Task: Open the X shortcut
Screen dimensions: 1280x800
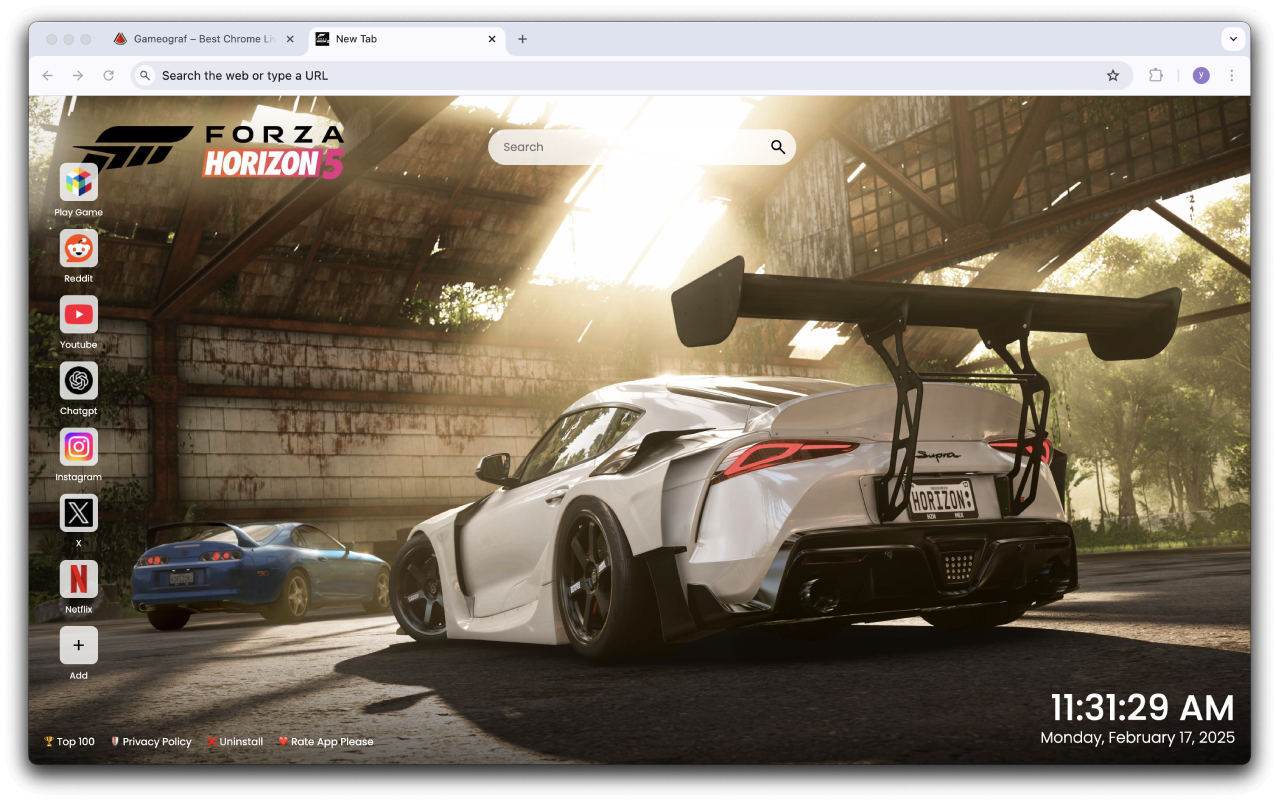Action: [x=78, y=514]
